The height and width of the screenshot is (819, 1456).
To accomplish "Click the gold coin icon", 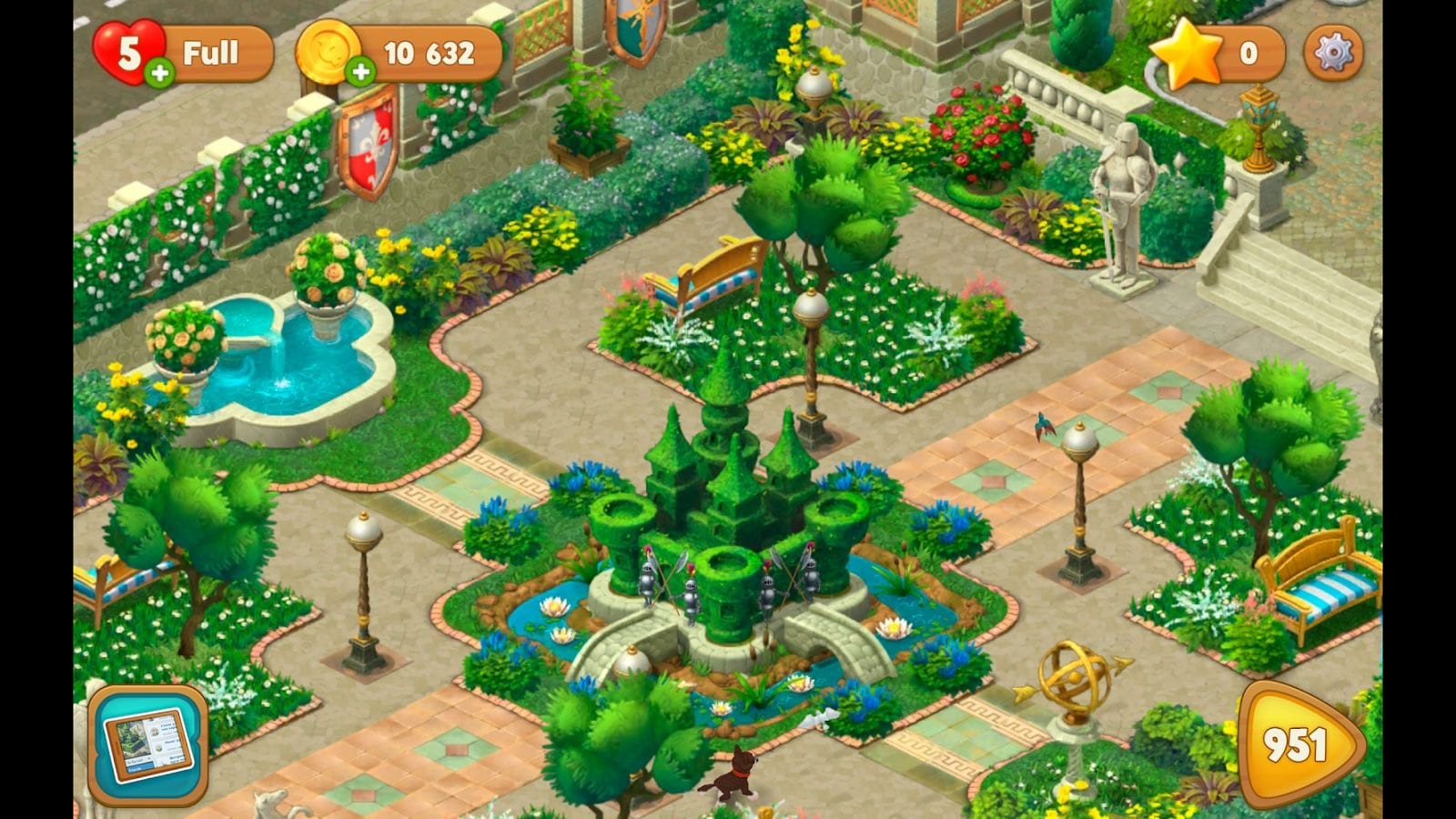I will [329, 52].
